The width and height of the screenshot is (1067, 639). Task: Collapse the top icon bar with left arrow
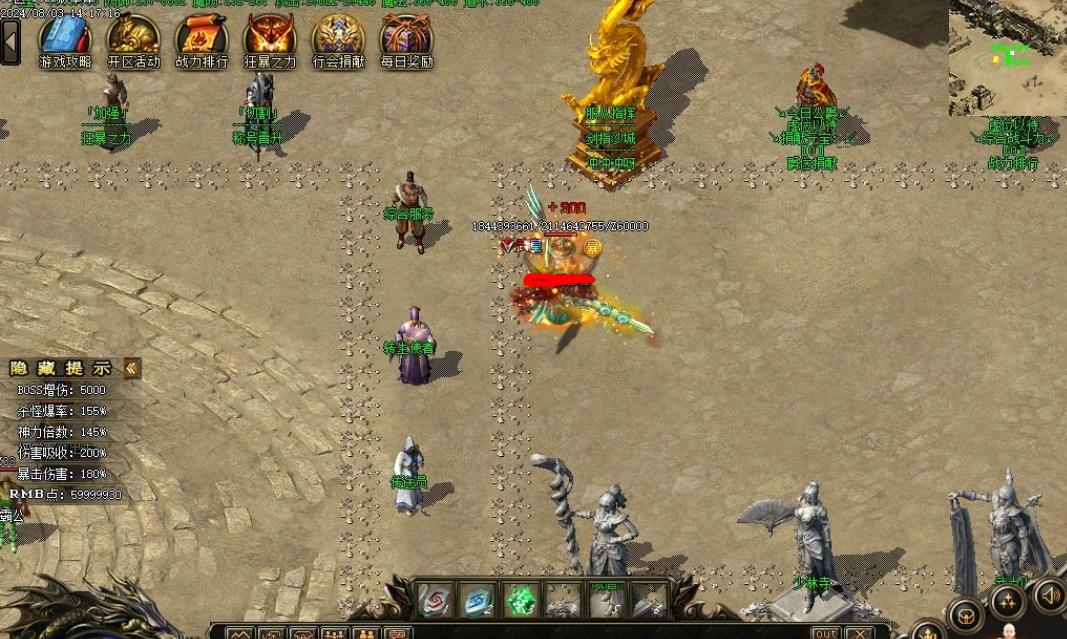click(x=11, y=41)
